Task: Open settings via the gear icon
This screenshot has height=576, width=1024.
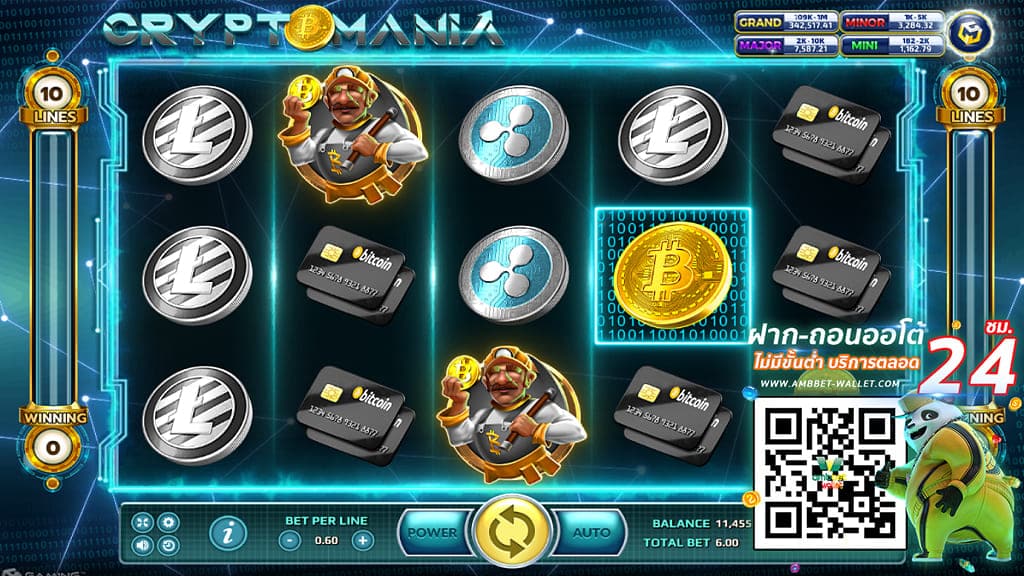Action: (x=168, y=523)
